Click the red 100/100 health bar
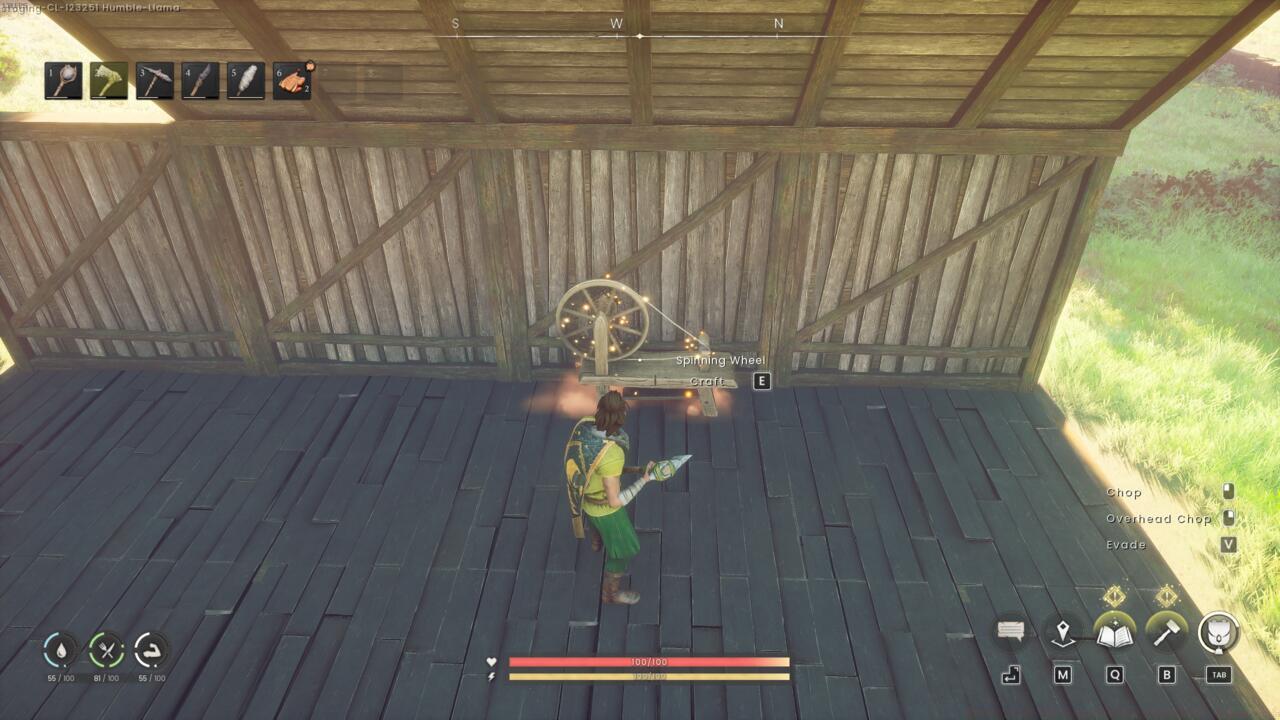The image size is (1280, 720). tap(650, 662)
